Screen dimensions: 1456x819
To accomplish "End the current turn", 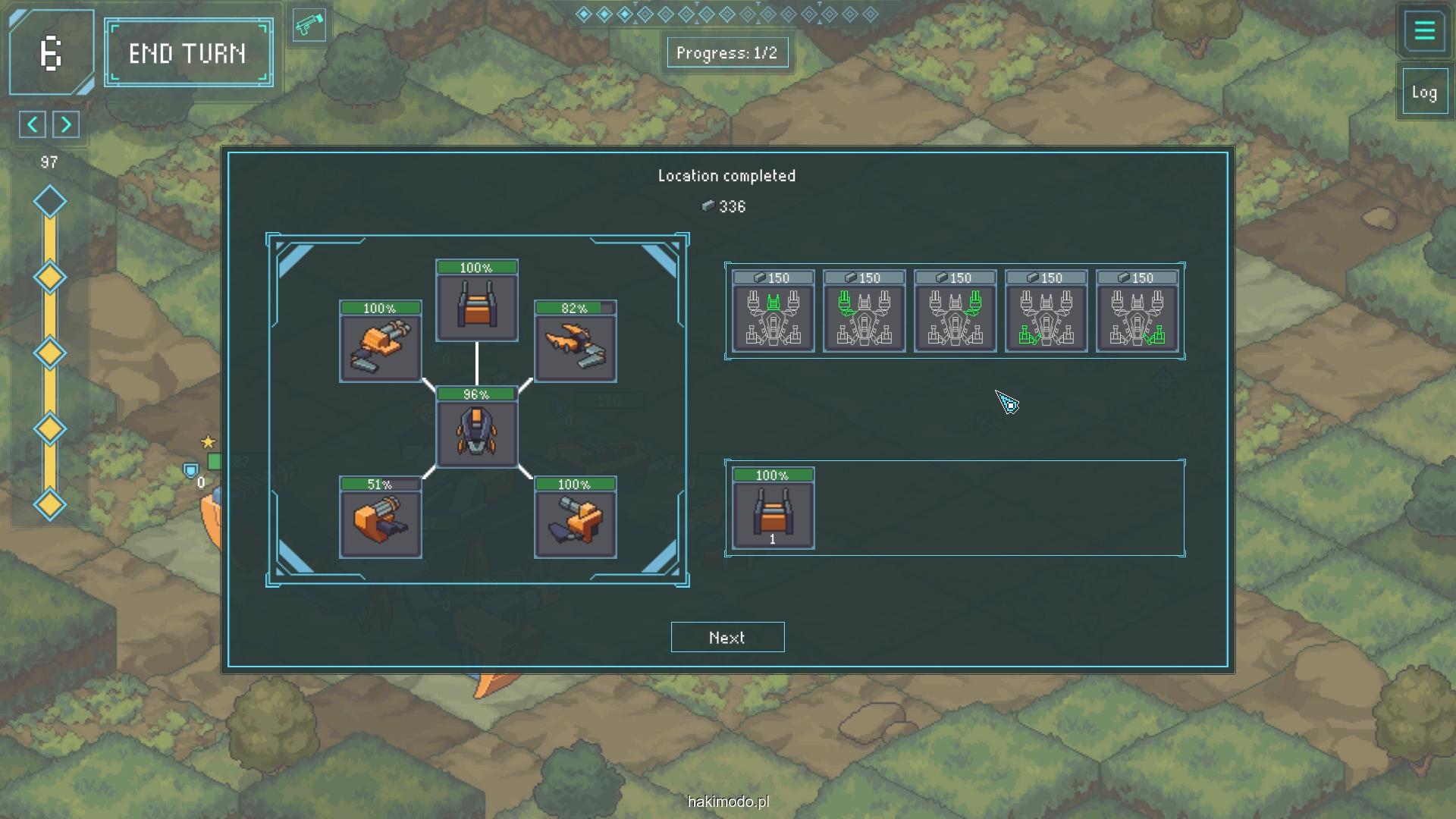I will (188, 53).
